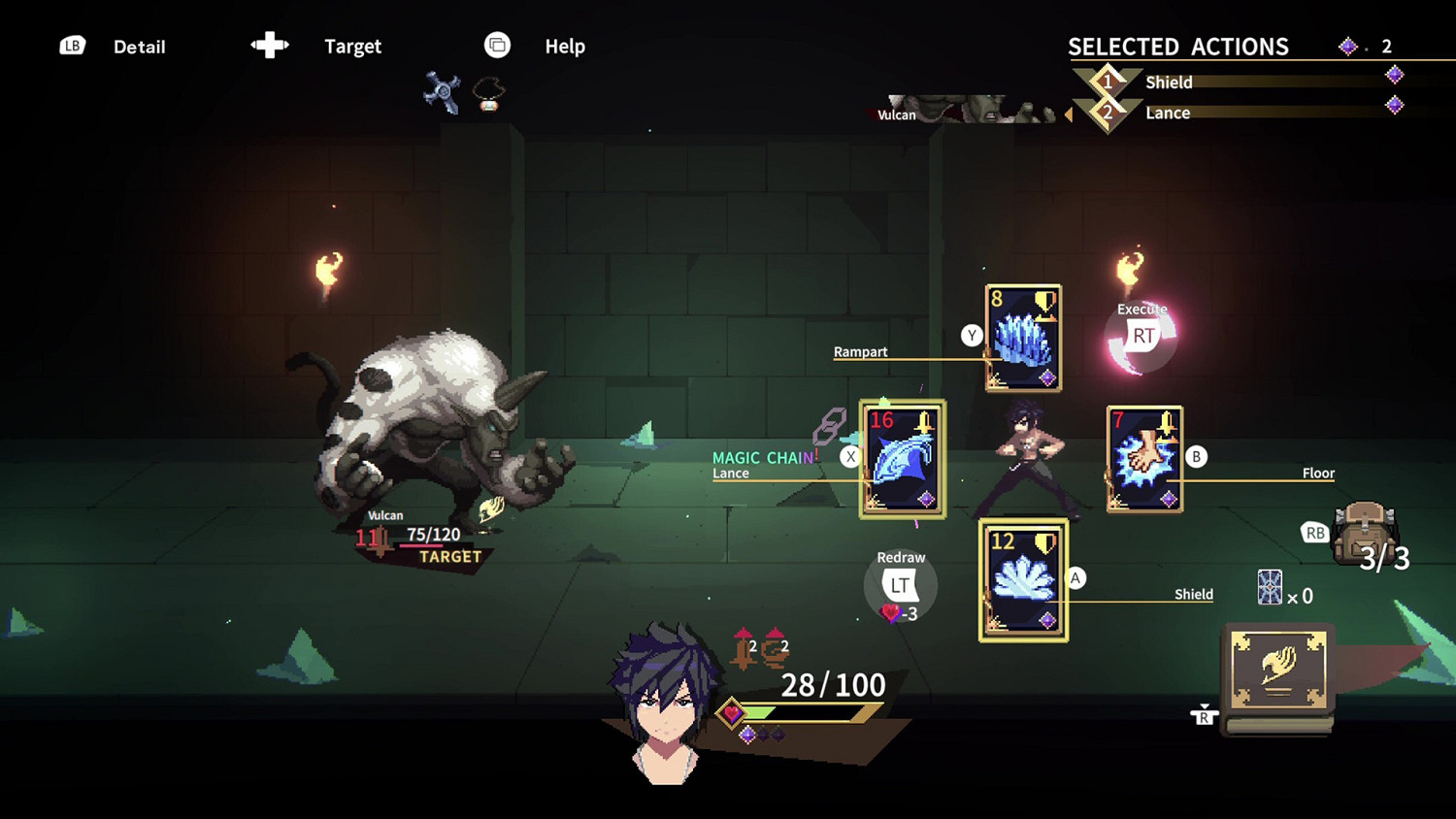The image size is (1456, 819).
Task: Open the backpack item bag
Action: pos(1364,533)
